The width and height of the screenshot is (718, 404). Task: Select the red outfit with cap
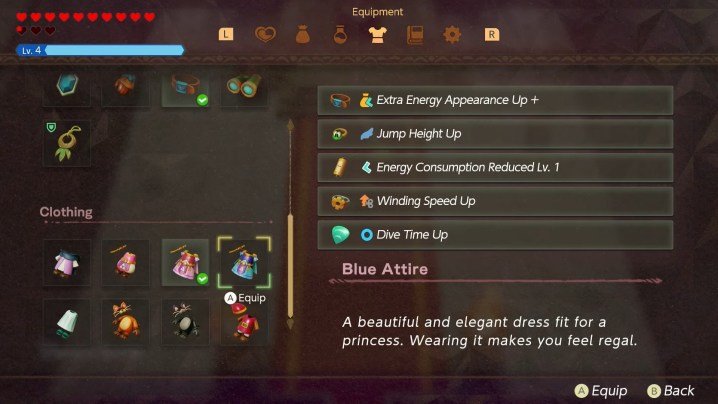click(x=244, y=322)
